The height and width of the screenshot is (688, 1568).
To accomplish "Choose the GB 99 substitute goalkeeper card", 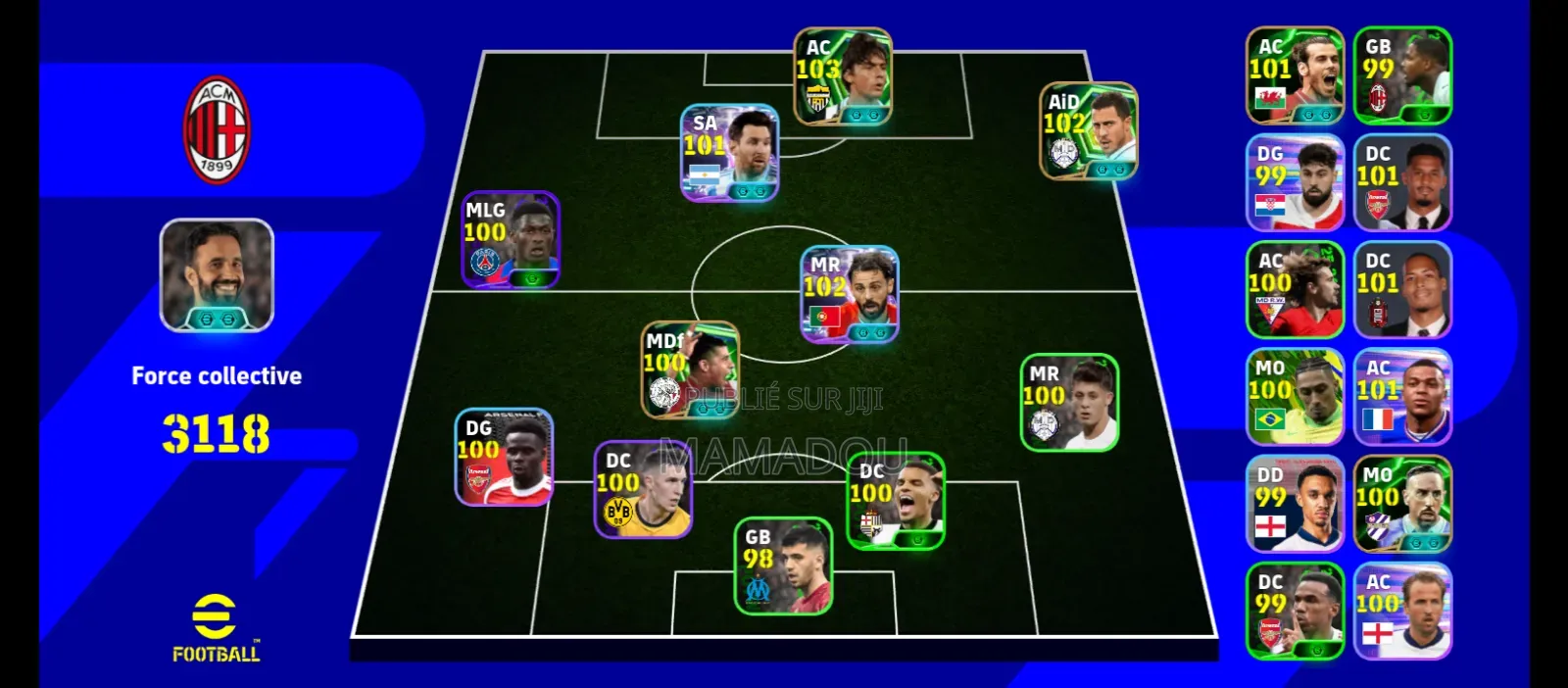I will [1402, 75].
